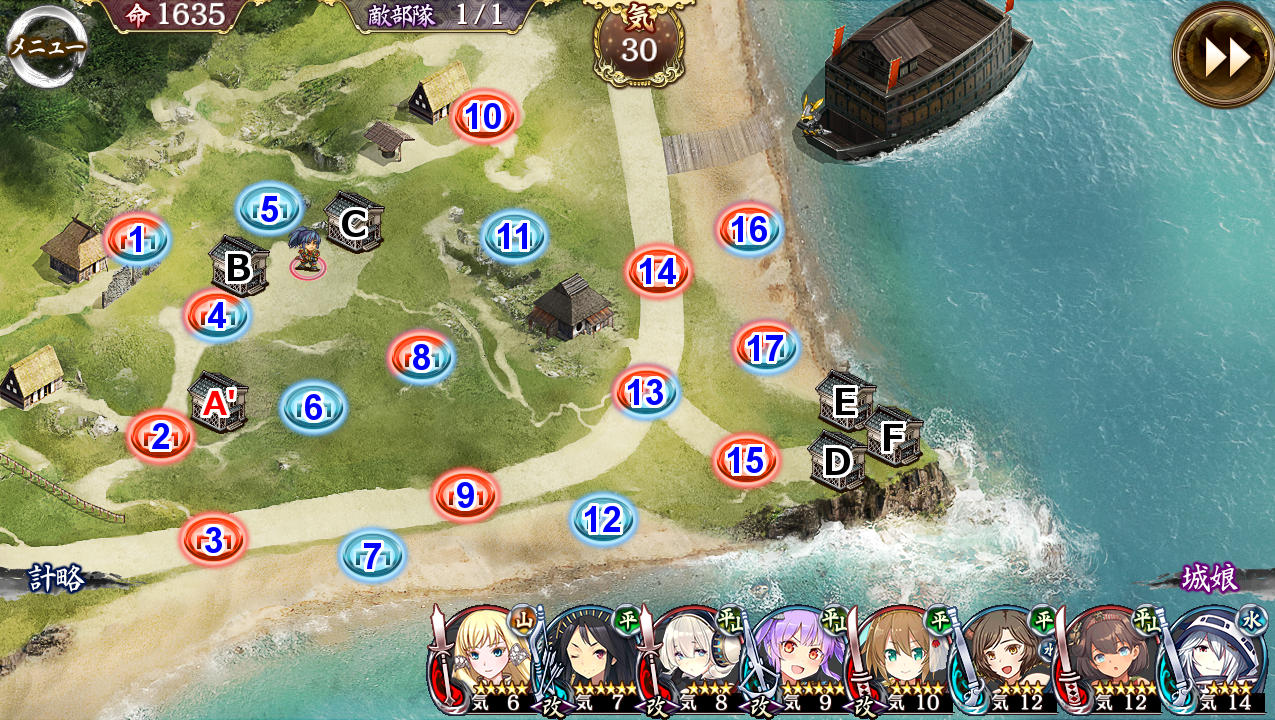Image resolution: width=1275 pixels, height=720 pixels.
Task: Choose blue deployment spot number 5
Action: tap(269, 209)
